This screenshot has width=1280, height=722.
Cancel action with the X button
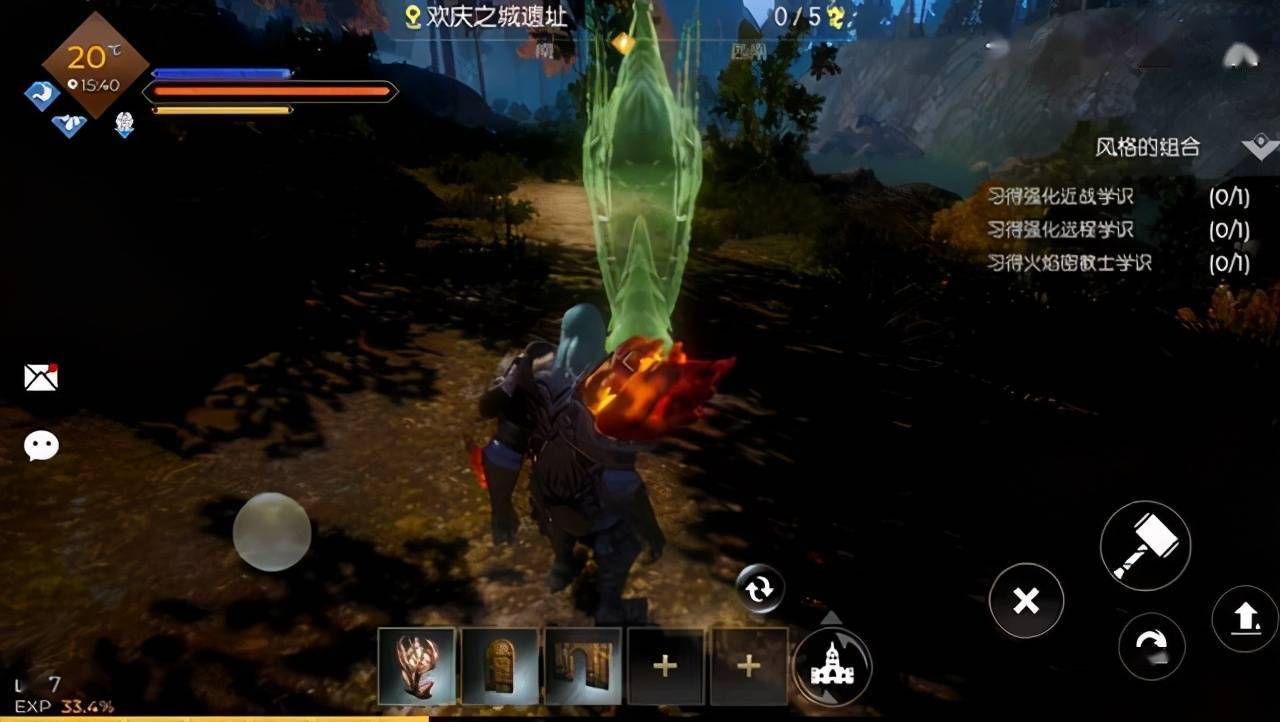click(1026, 601)
